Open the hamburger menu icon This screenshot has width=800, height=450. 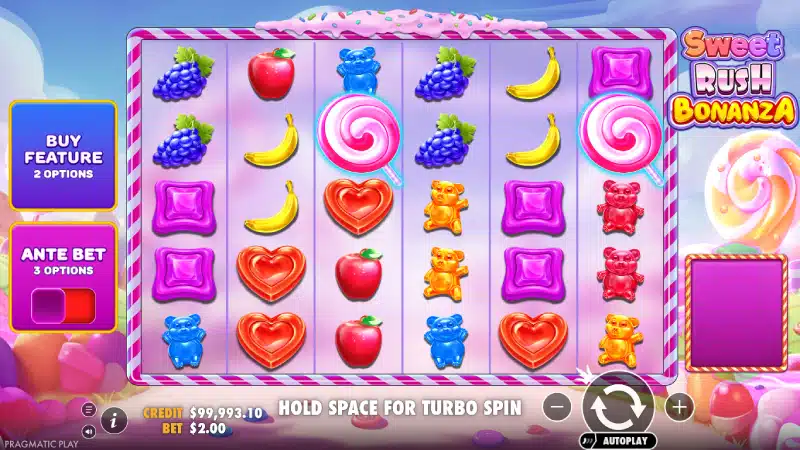tap(88, 410)
